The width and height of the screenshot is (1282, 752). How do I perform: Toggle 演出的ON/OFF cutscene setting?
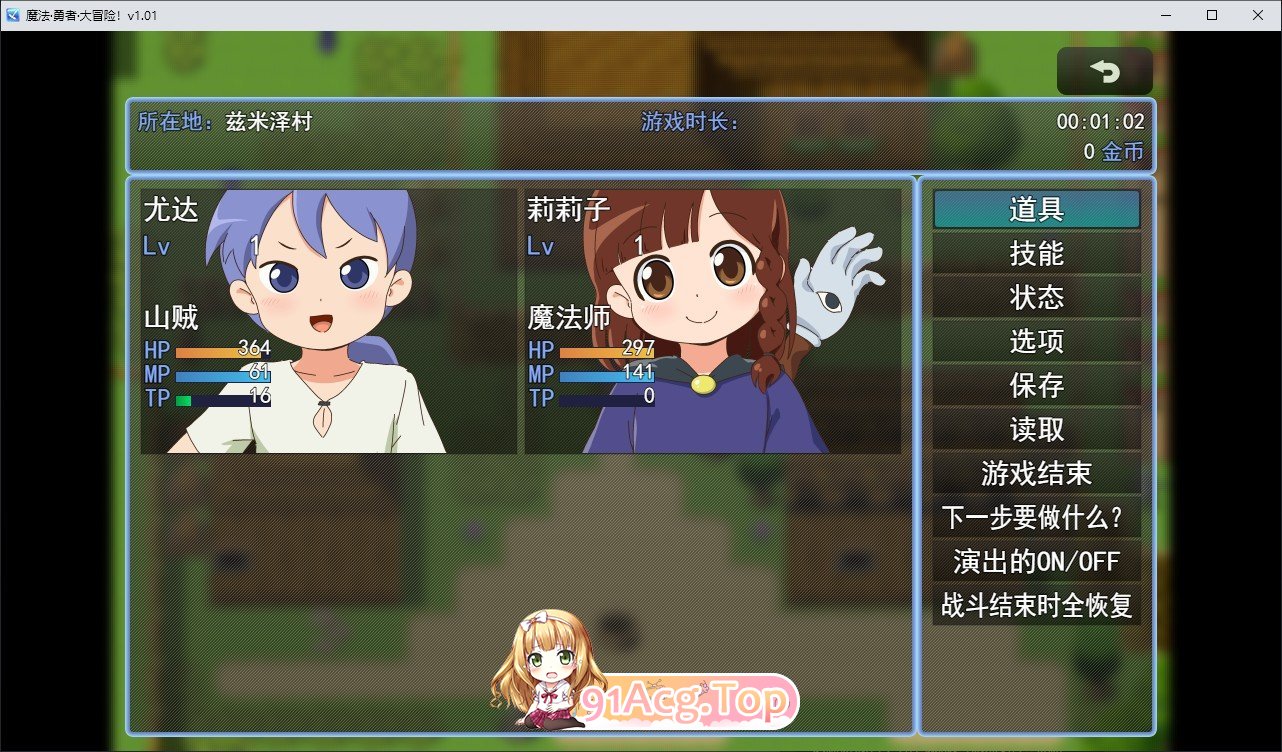(1036, 562)
